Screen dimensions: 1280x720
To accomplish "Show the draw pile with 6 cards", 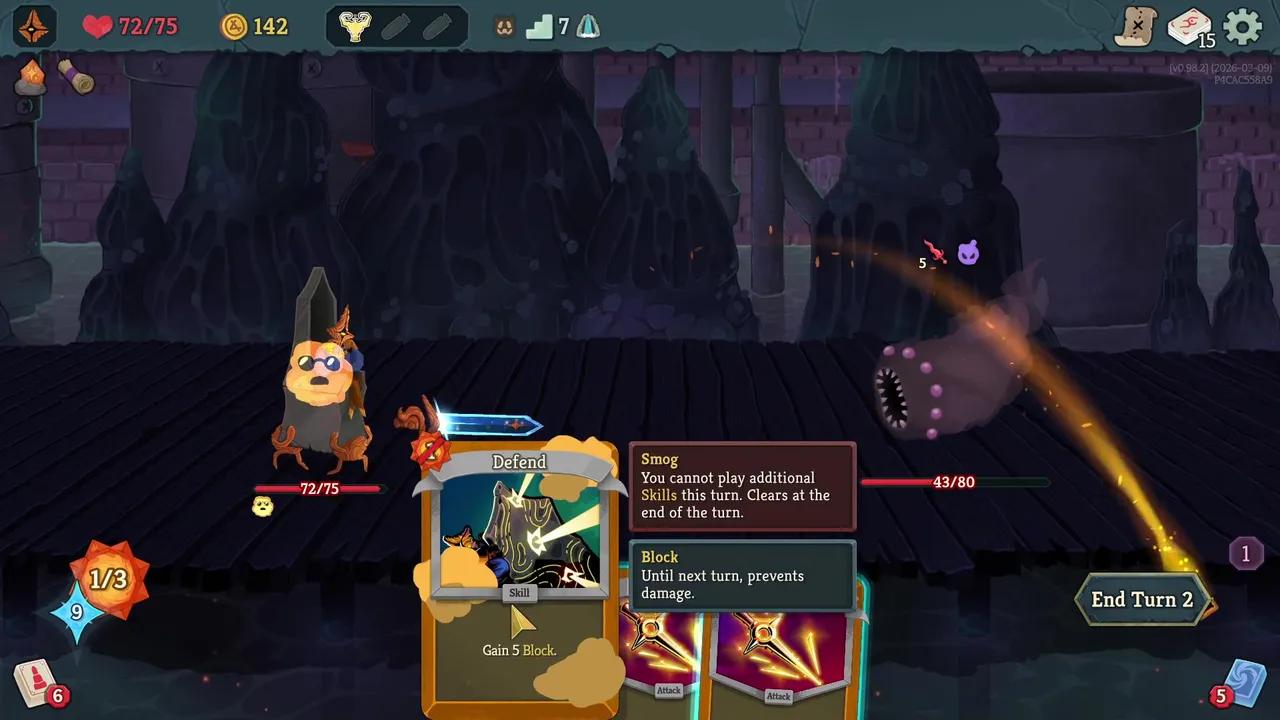I will 36,683.
